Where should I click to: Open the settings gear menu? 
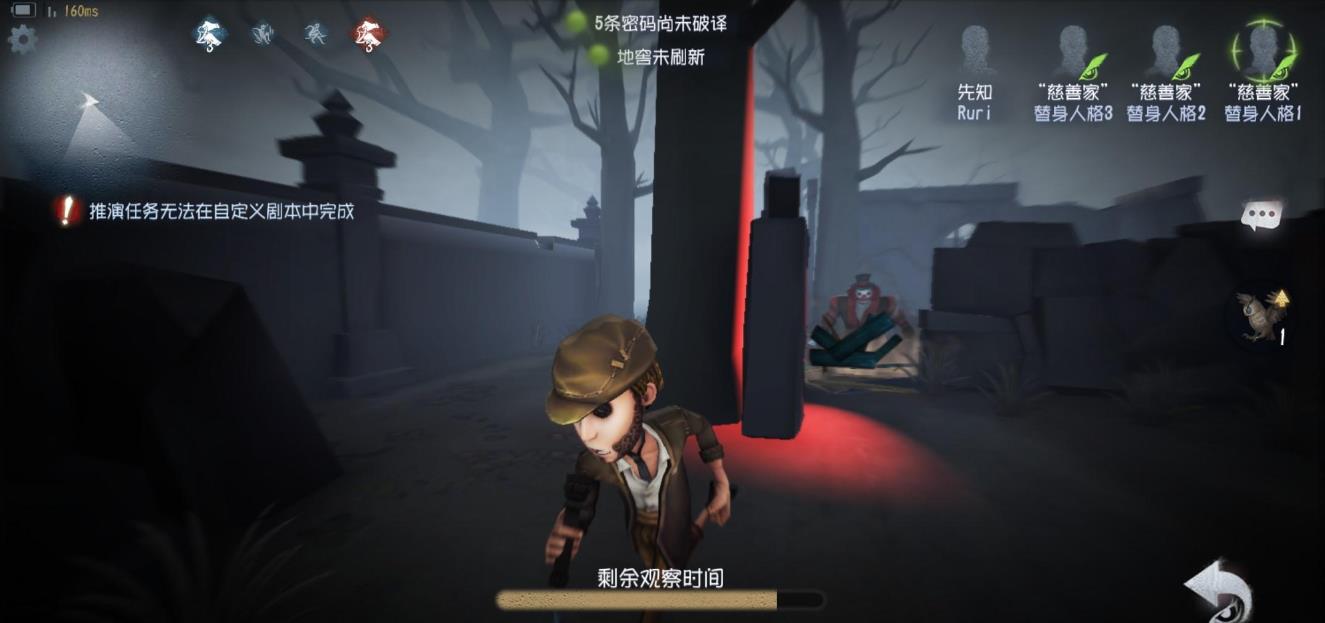(x=21, y=40)
